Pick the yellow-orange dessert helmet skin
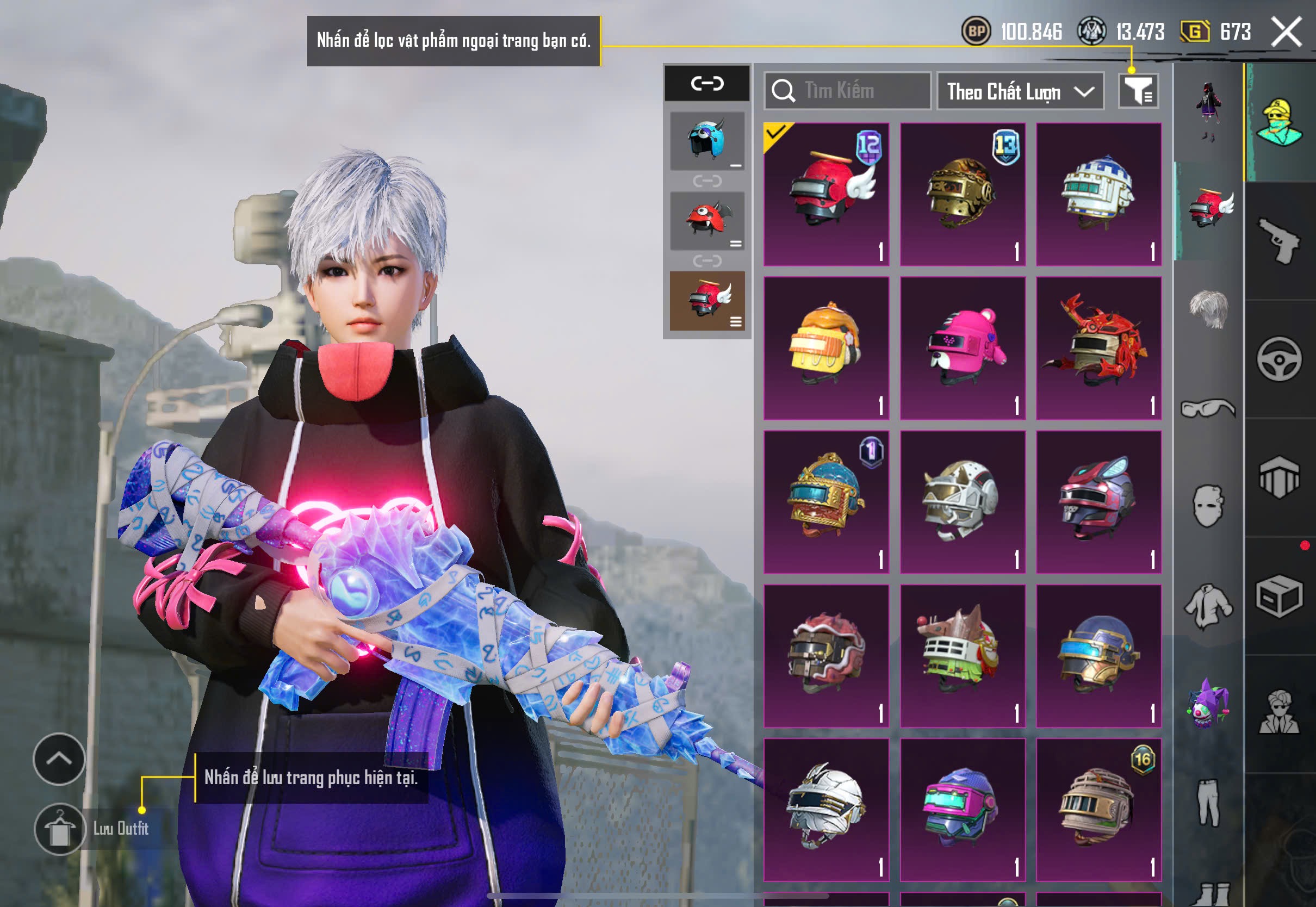The height and width of the screenshot is (907, 1316). pos(826,349)
